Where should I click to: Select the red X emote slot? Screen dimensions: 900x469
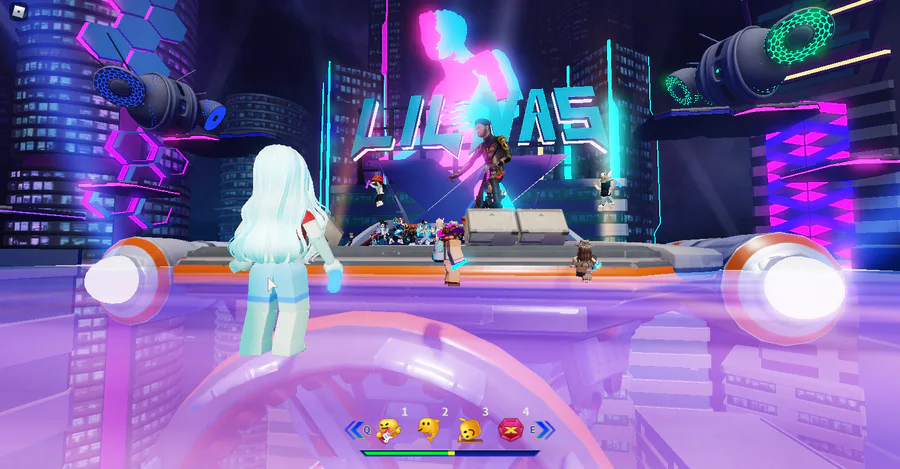(x=511, y=430)
